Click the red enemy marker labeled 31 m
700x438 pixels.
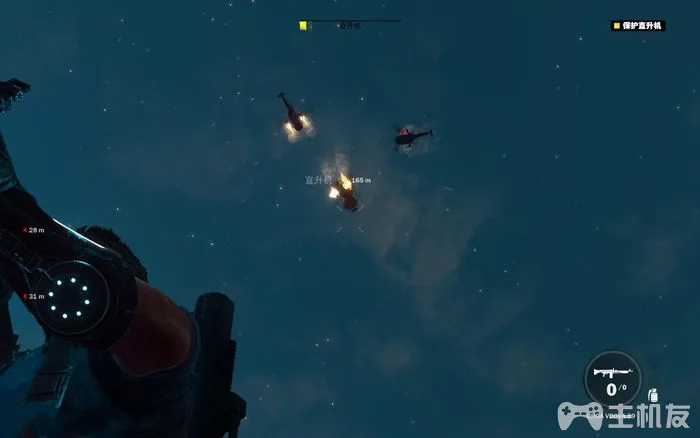pos(24,296)
